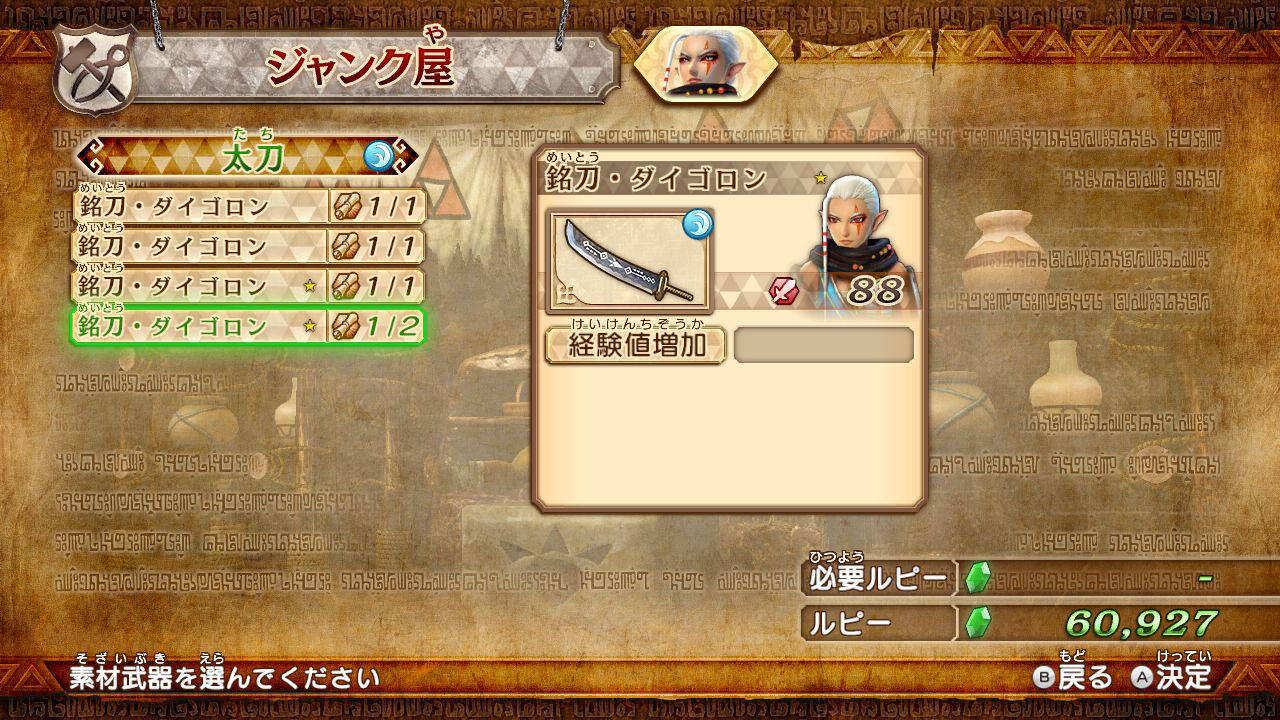Select the highlighted 銘刀・ダイゴロン with 1/2 slots

247,326
